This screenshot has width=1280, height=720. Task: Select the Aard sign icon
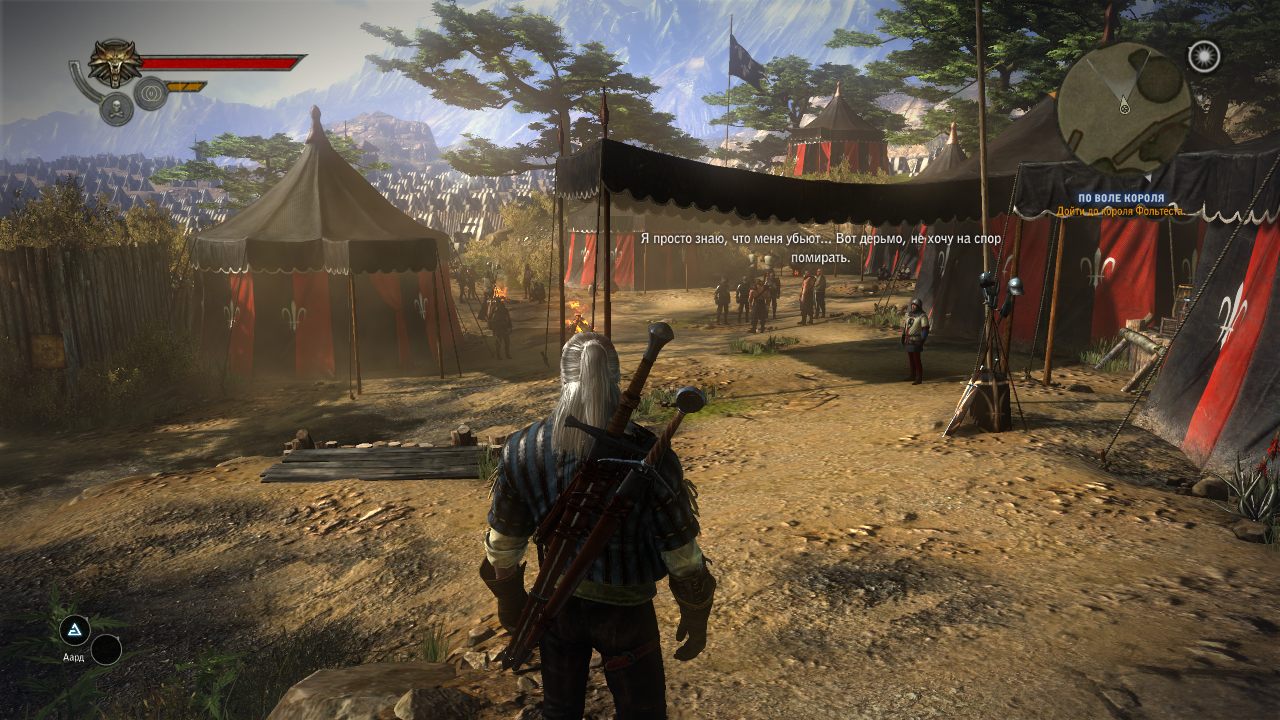click(x=74, y=629)
